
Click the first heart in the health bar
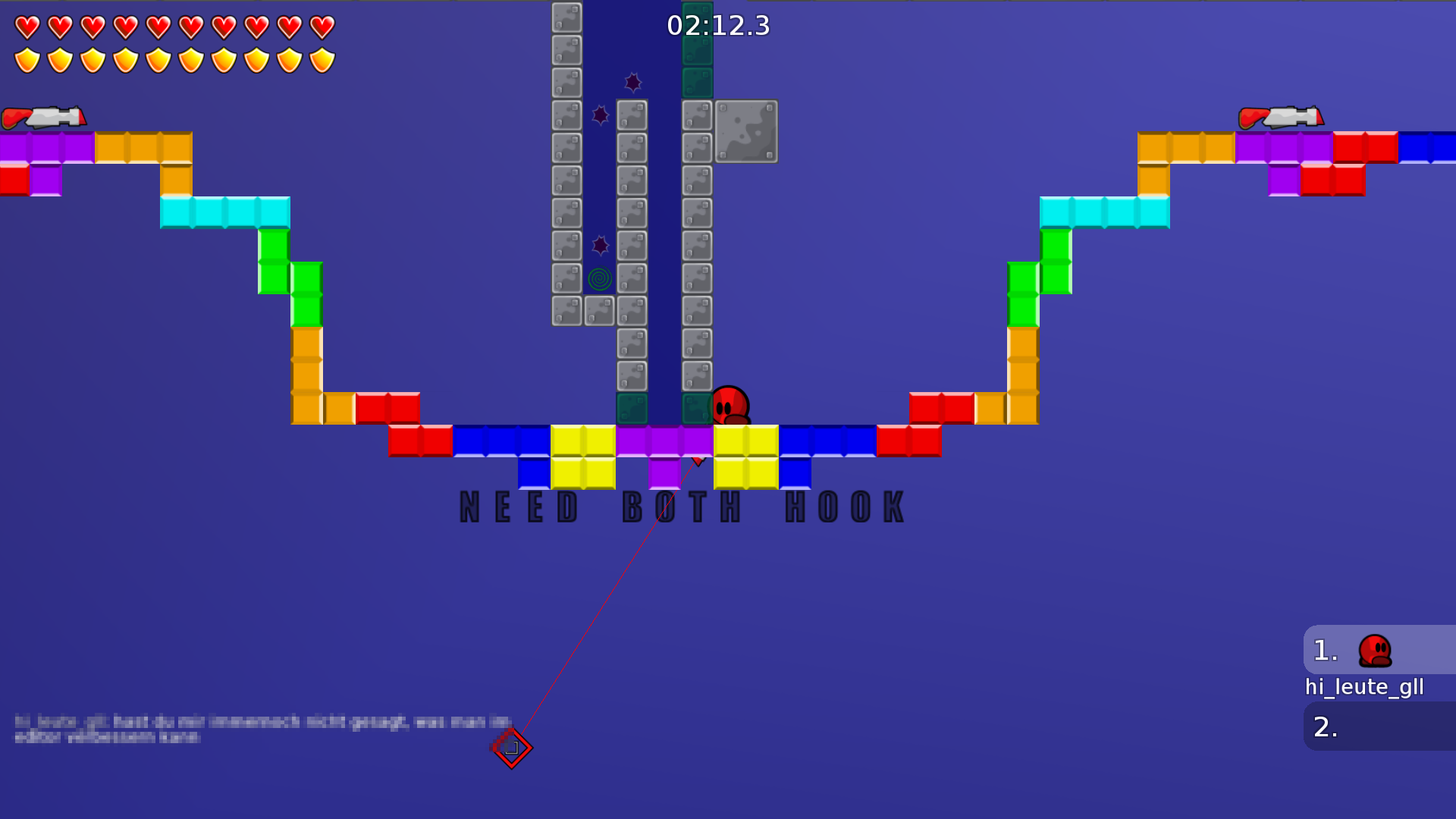tap(28, 28)
